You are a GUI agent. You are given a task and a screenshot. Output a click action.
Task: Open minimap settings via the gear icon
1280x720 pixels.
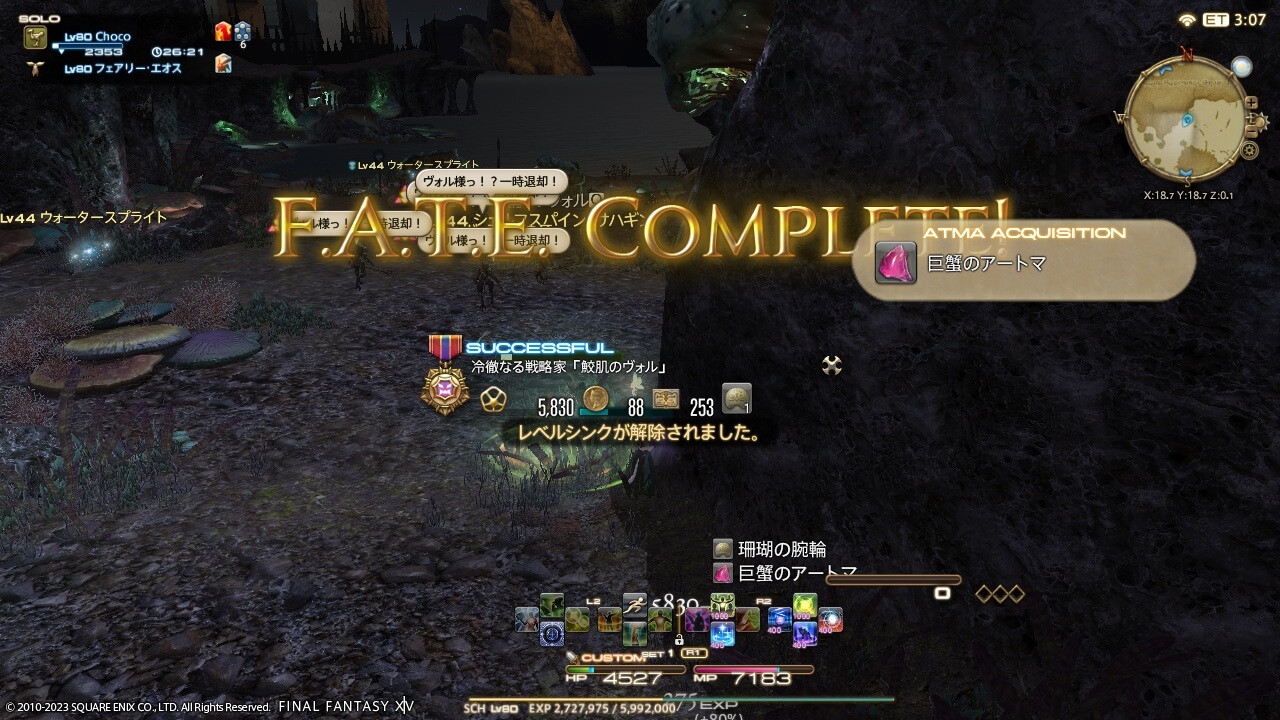[1249, 149]
